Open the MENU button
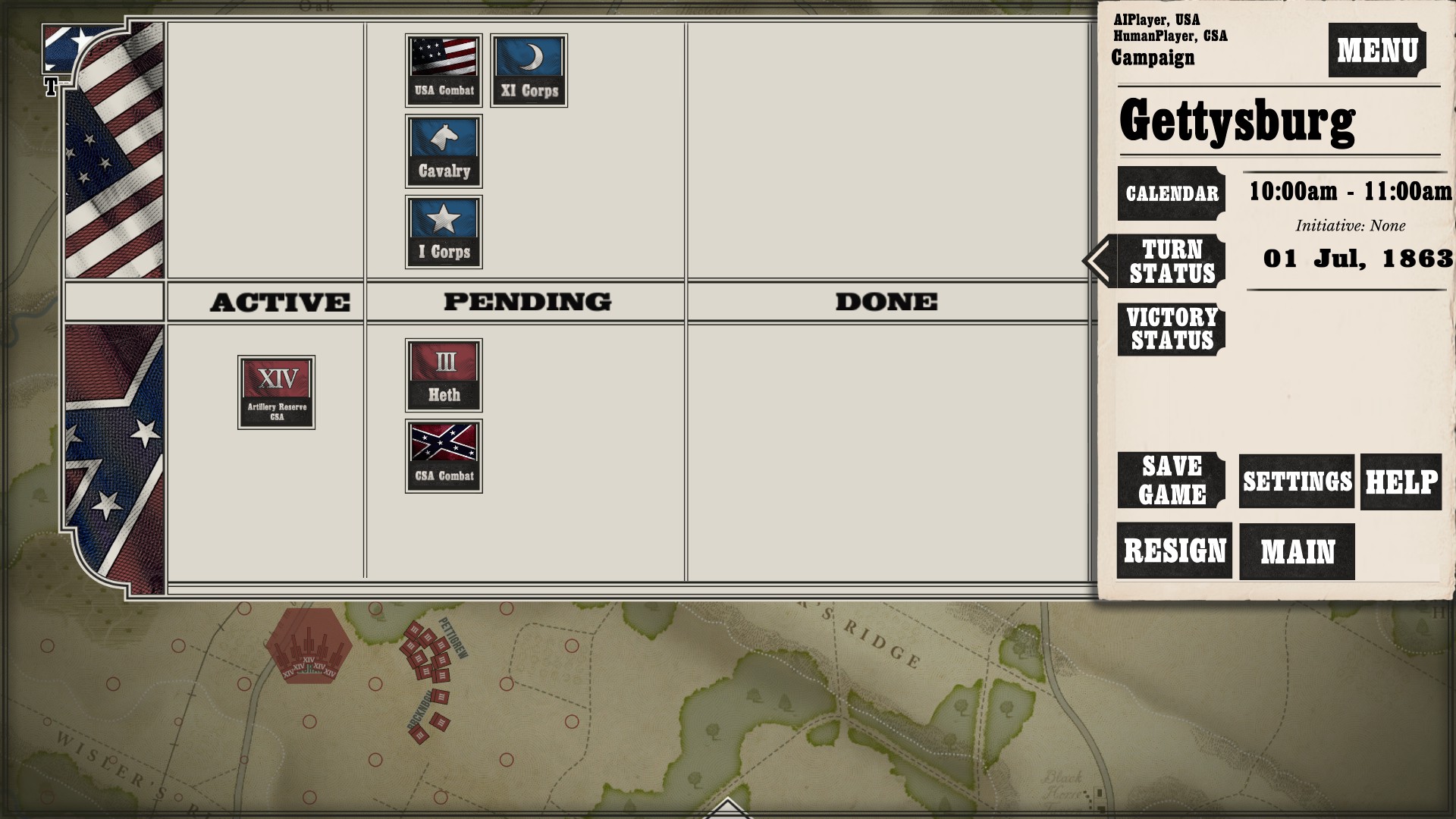The height and width of the screenshot is (819, 1456). click(x=1376, y=50)
